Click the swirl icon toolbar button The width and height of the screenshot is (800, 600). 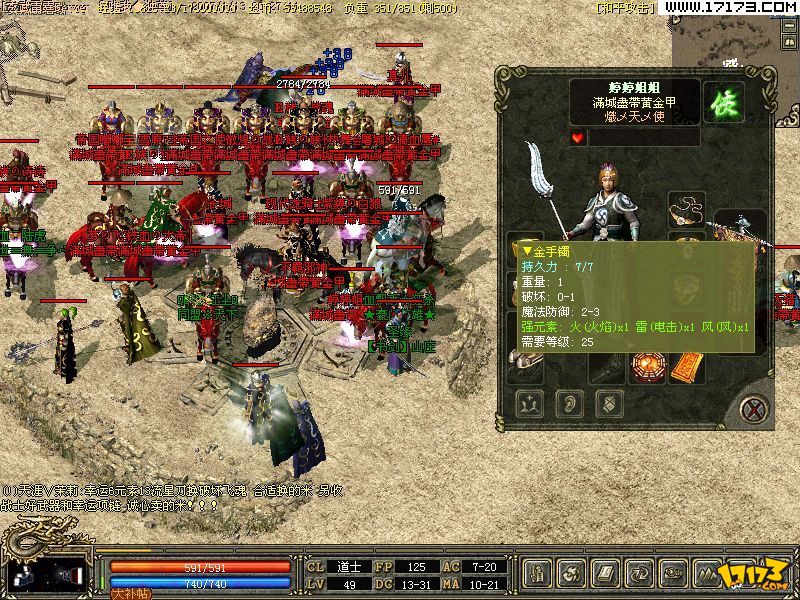tap(573, 573)
